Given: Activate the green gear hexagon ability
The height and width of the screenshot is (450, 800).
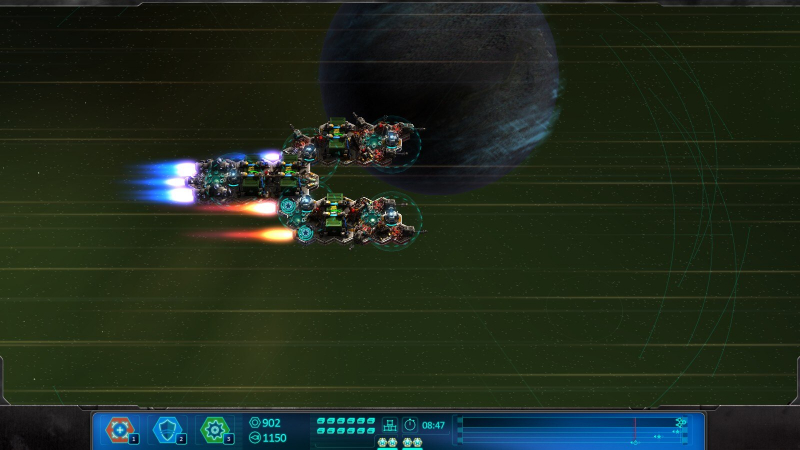Looking at the screenshot, I should coord(215,430).
